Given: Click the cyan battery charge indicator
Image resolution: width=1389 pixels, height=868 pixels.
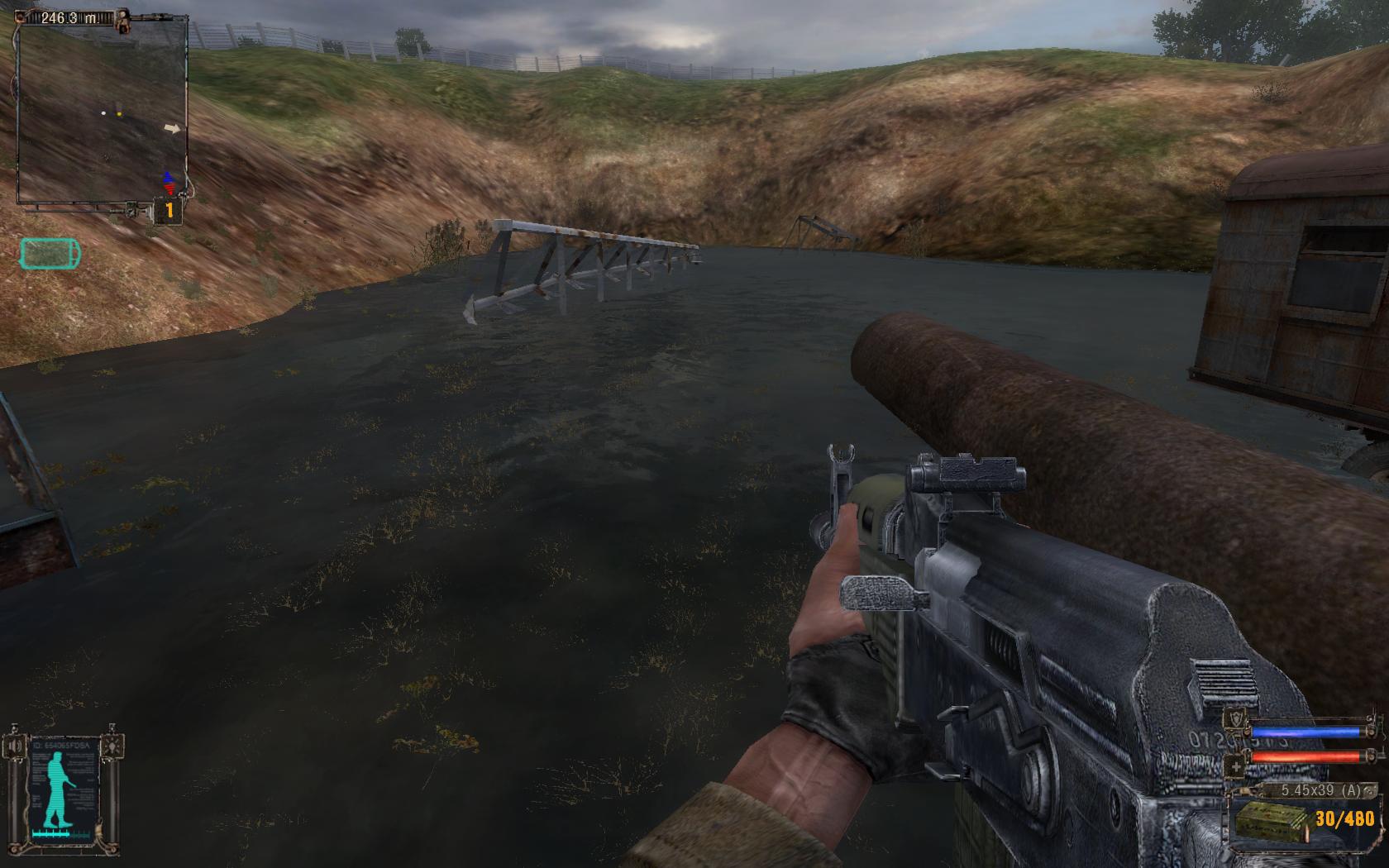Looking at the screenshot, I should tap(50, 254).
